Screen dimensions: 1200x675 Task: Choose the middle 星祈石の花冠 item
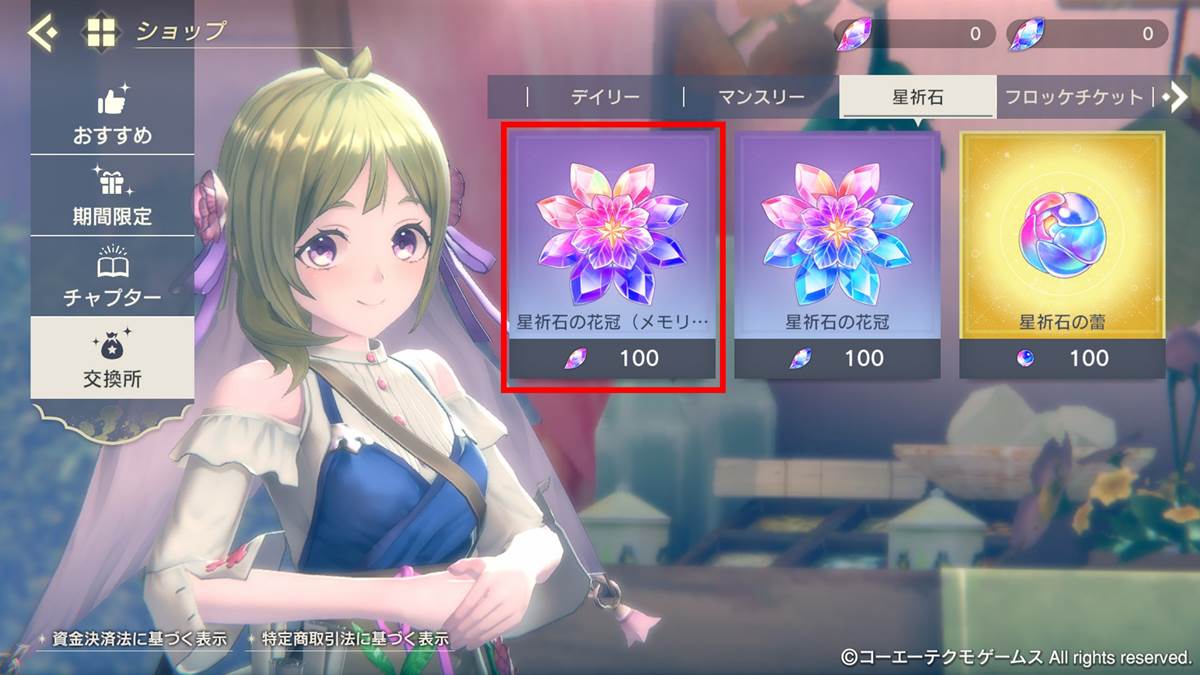coord(837,256)
